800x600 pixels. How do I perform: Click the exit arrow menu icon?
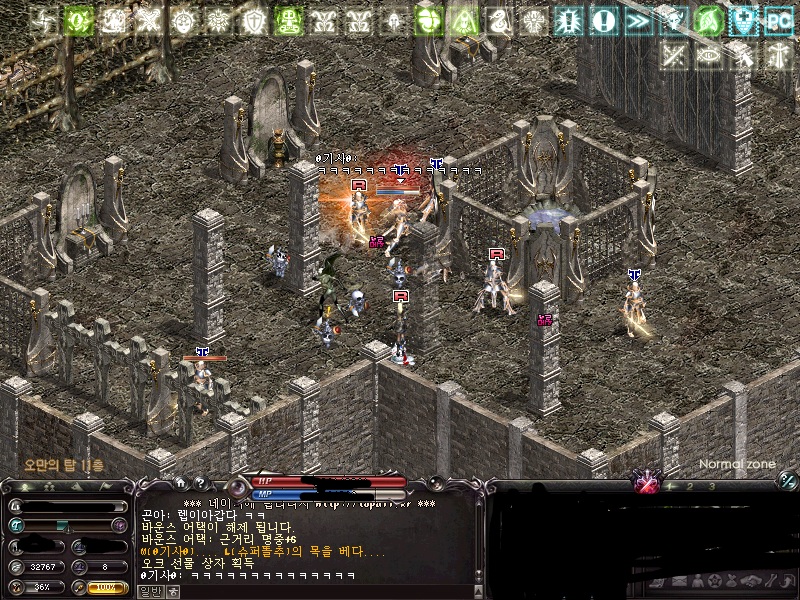click(788, 581)
